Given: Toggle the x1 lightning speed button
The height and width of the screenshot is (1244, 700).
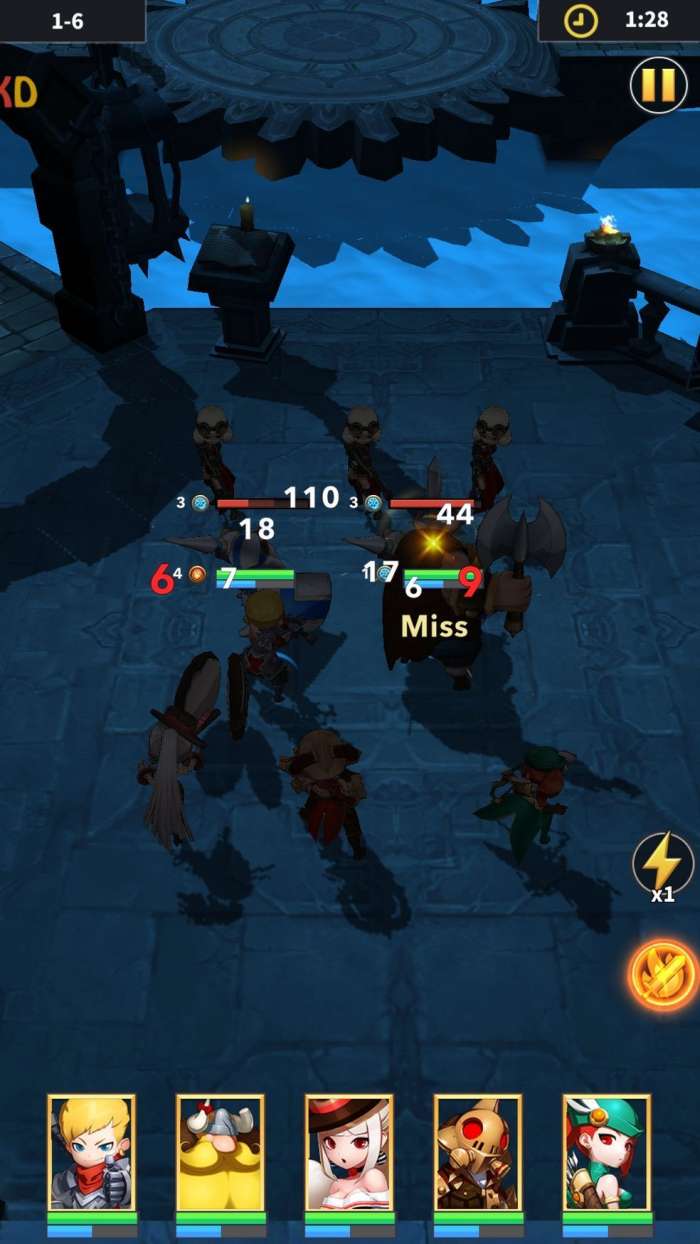Looking at the screenshot, I should click(x=662, y=864).
